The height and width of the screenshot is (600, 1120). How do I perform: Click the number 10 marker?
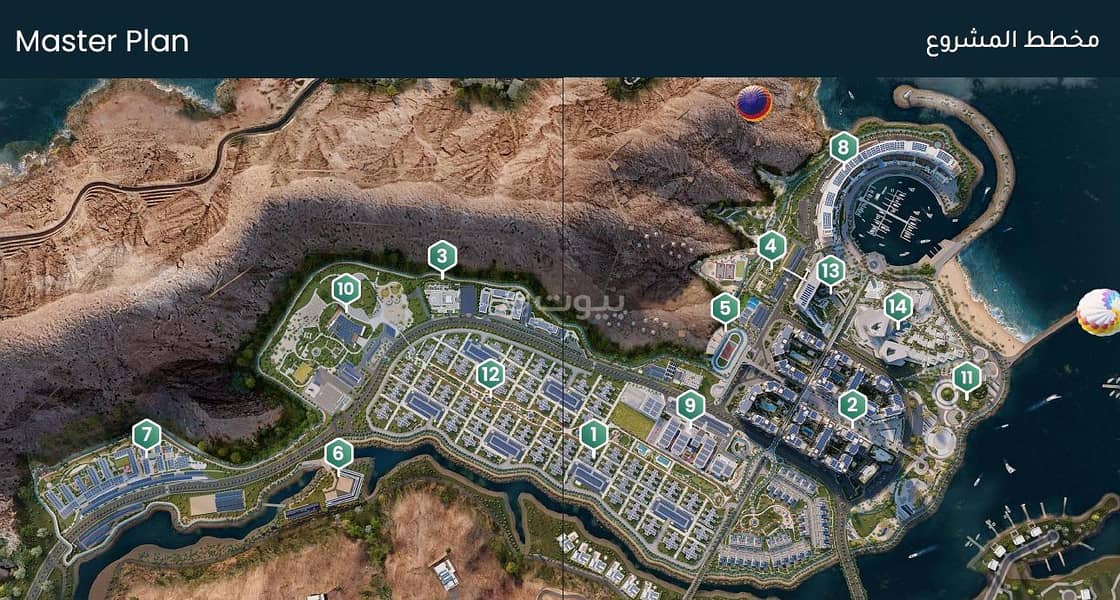[x=346, y=290]
